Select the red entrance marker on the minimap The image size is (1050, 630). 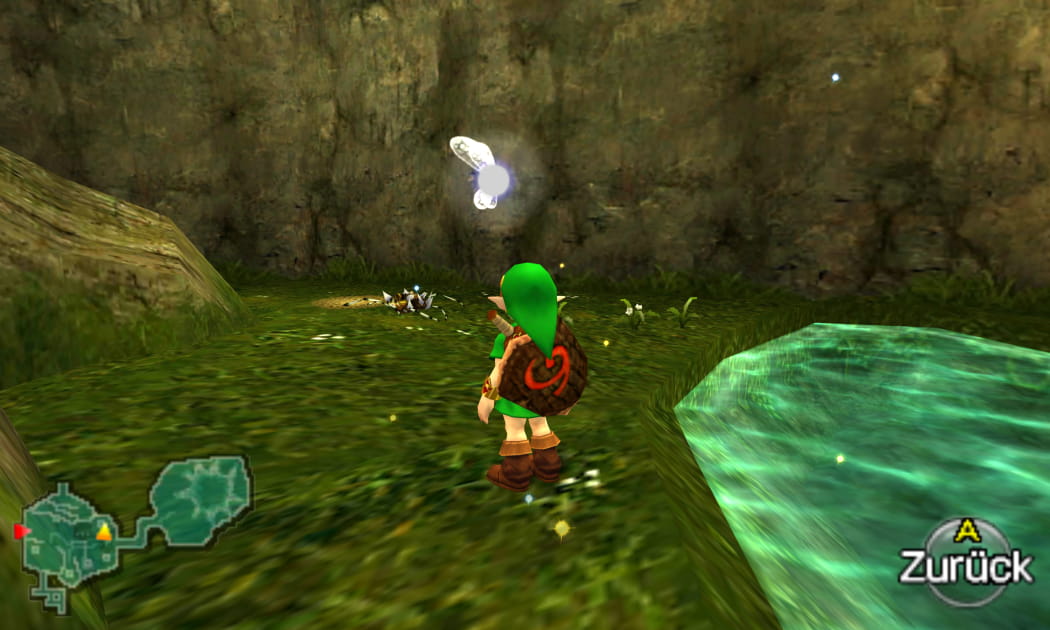(21, 531)
